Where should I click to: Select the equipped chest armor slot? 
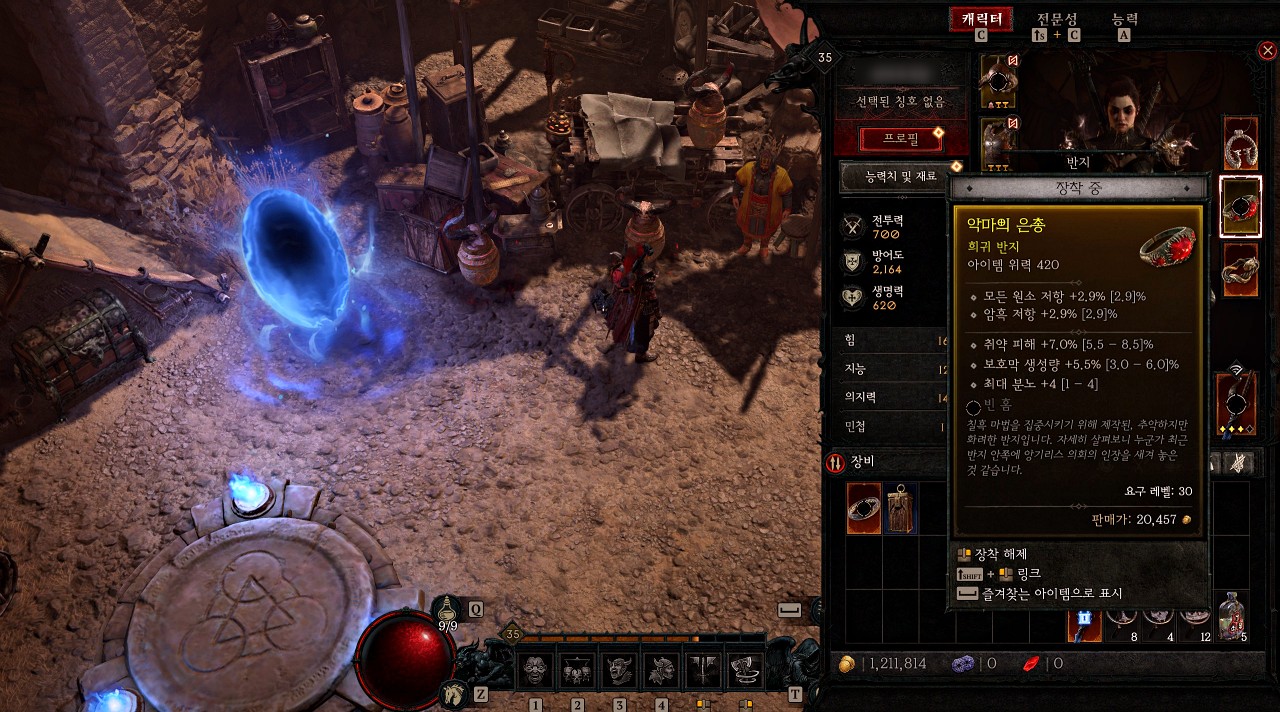coord(998,139)
